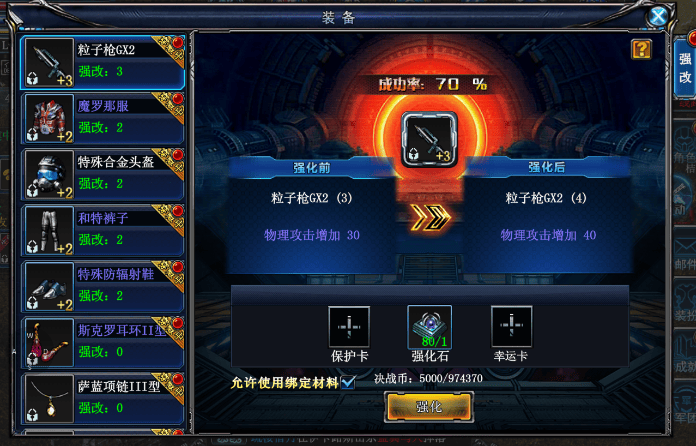696x446 pixels.
Task: Click the 幸运卡 lucky card slot
Action: click(x=511, y=326)
